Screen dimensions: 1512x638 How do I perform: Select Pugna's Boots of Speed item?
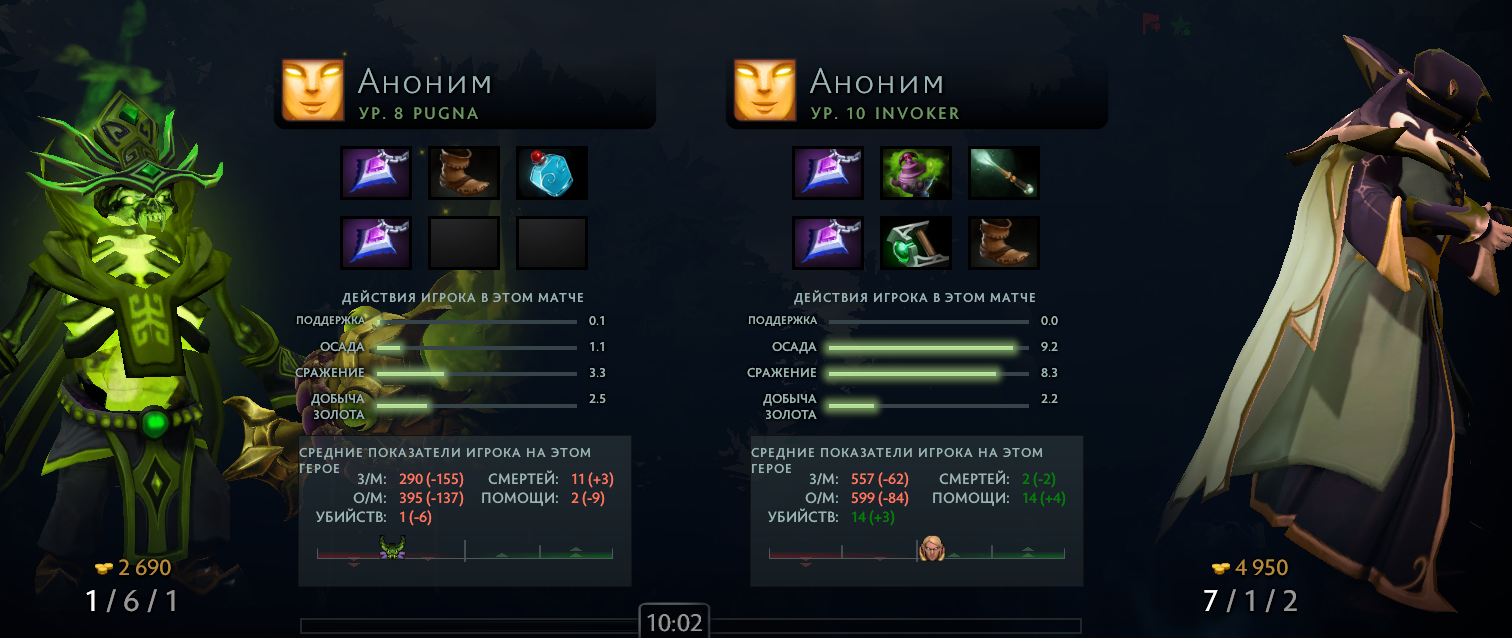coord(463,173)
